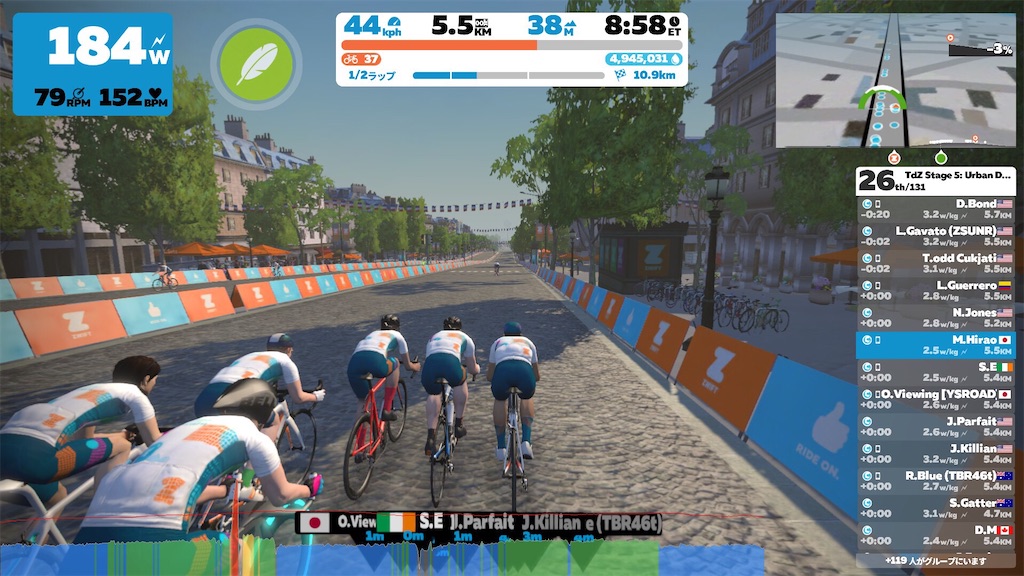Pick S.Gatter from the rider list
The width and height of the screenshot is (1024, 576).
pyautogui.click(x=936, y=508)
